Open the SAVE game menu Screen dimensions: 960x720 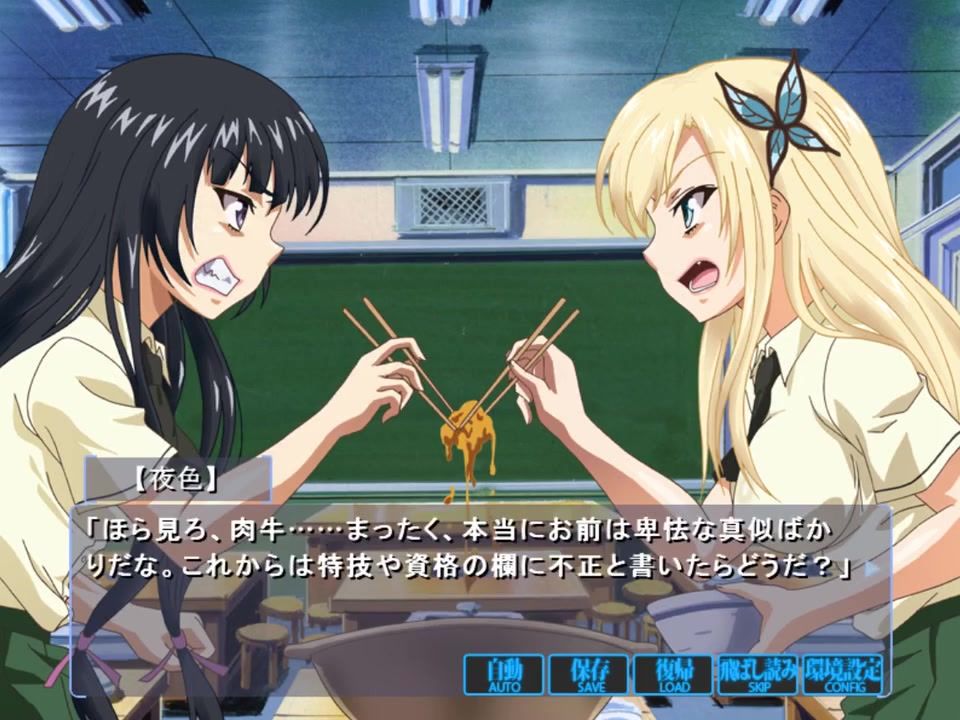pos(589,675)
